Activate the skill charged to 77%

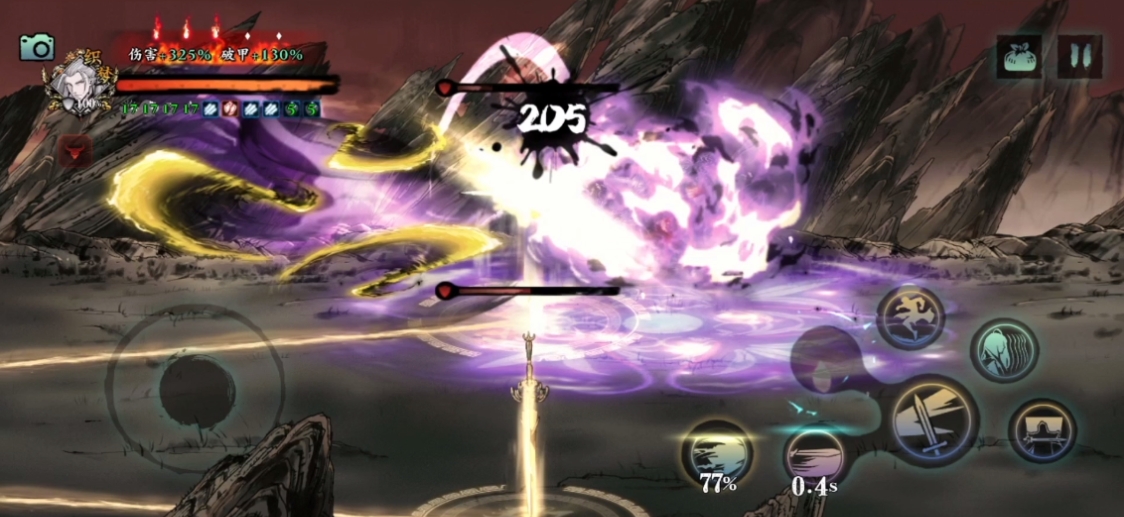pyautogui.click(x=716, y=453)
